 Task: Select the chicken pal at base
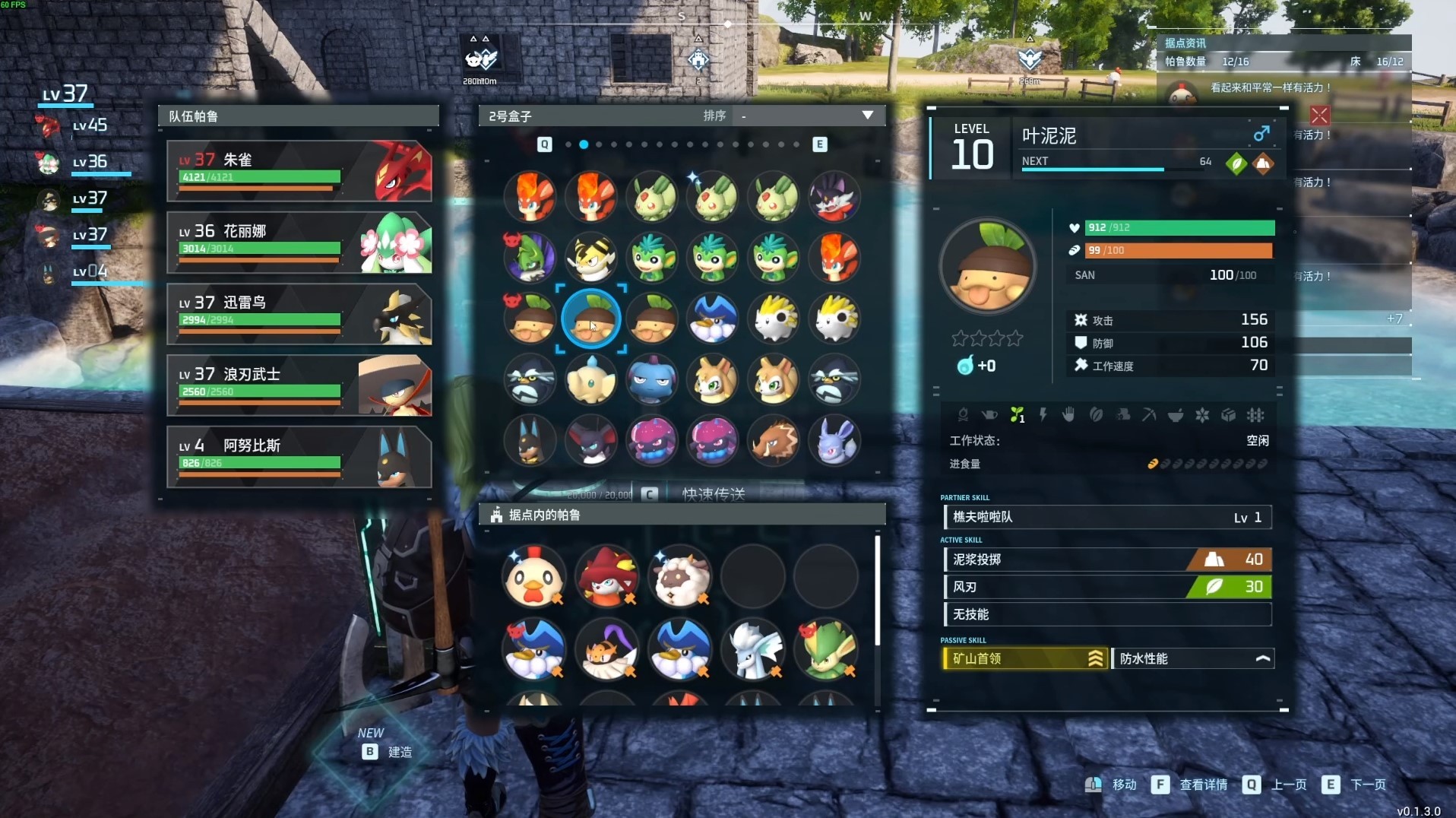click(533, 576)
